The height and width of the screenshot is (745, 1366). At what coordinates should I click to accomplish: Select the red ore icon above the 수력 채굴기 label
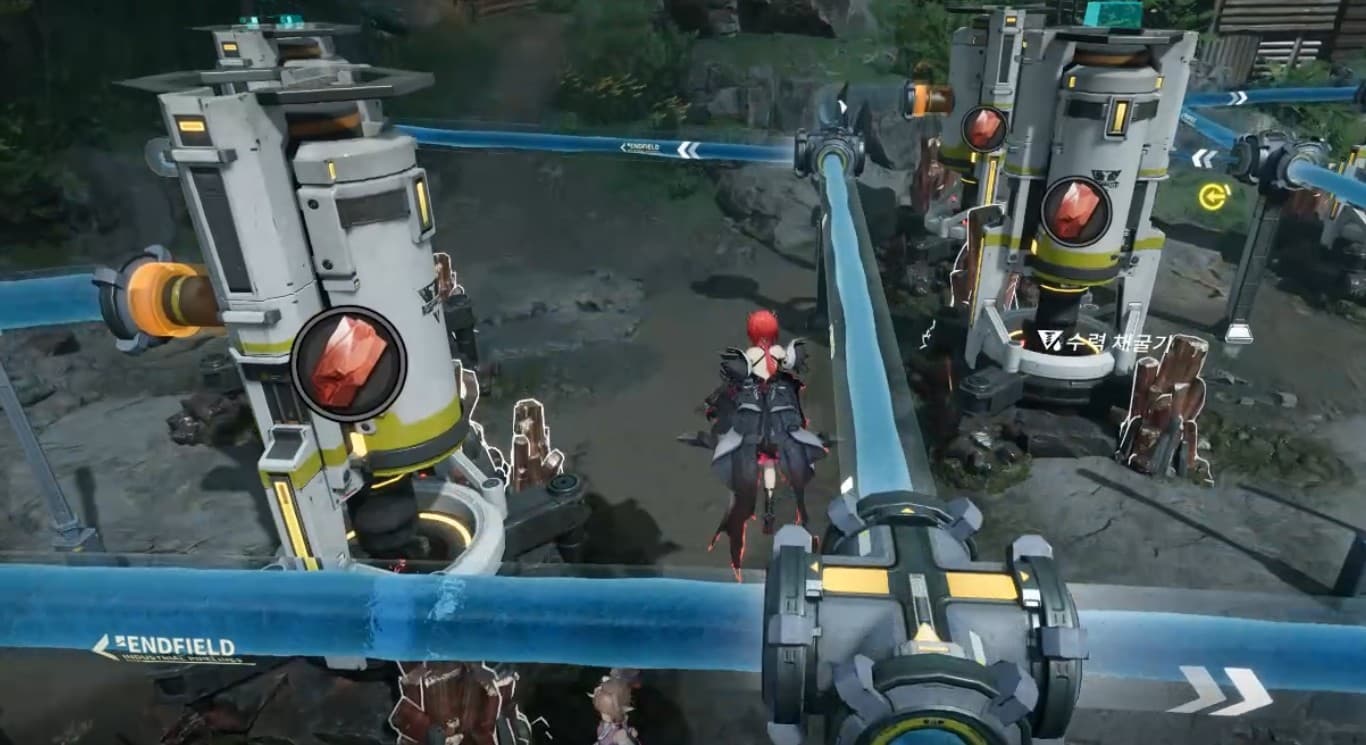point(1075,211)
